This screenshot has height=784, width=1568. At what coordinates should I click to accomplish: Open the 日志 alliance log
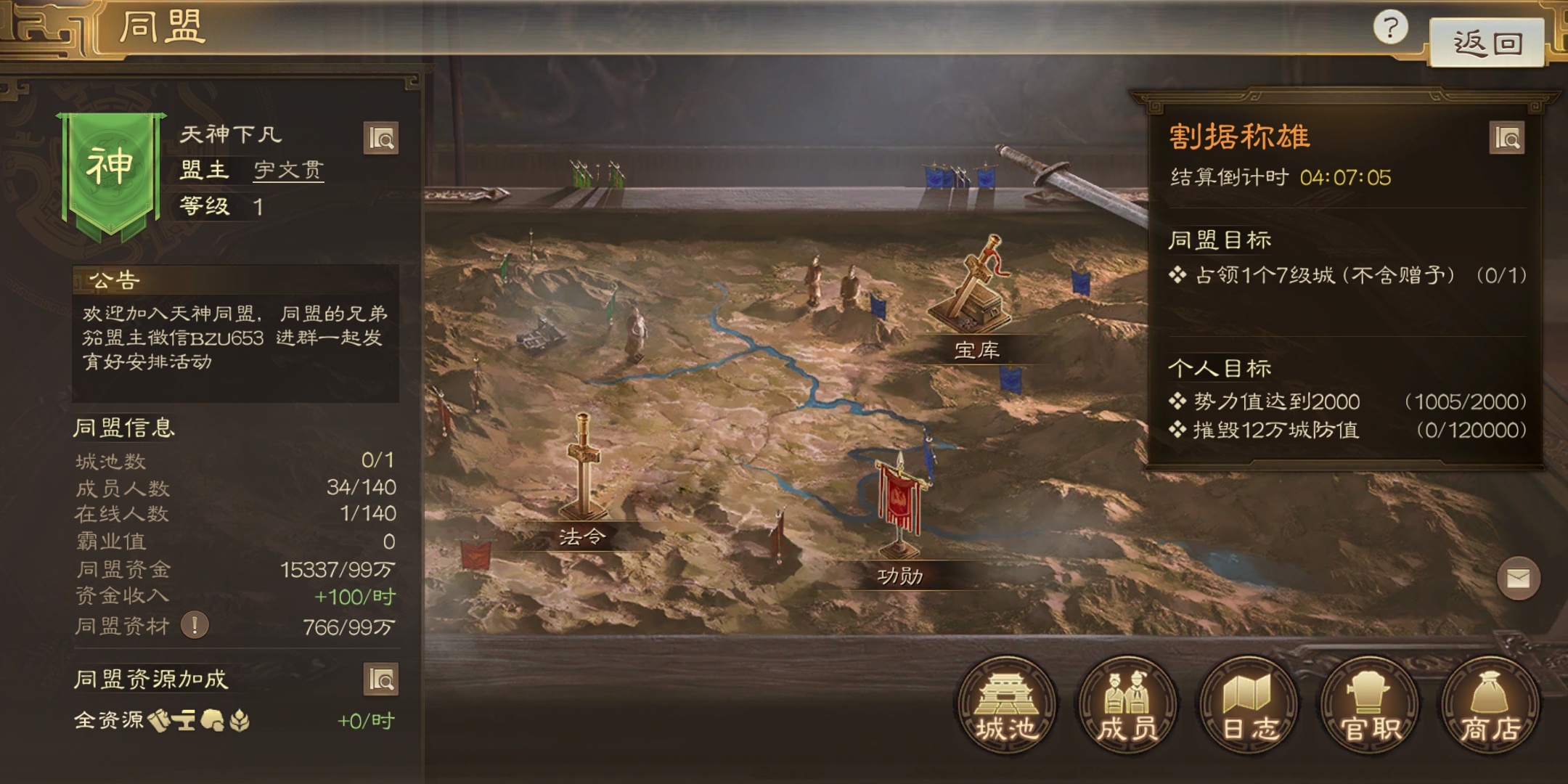pos(1249,704)
